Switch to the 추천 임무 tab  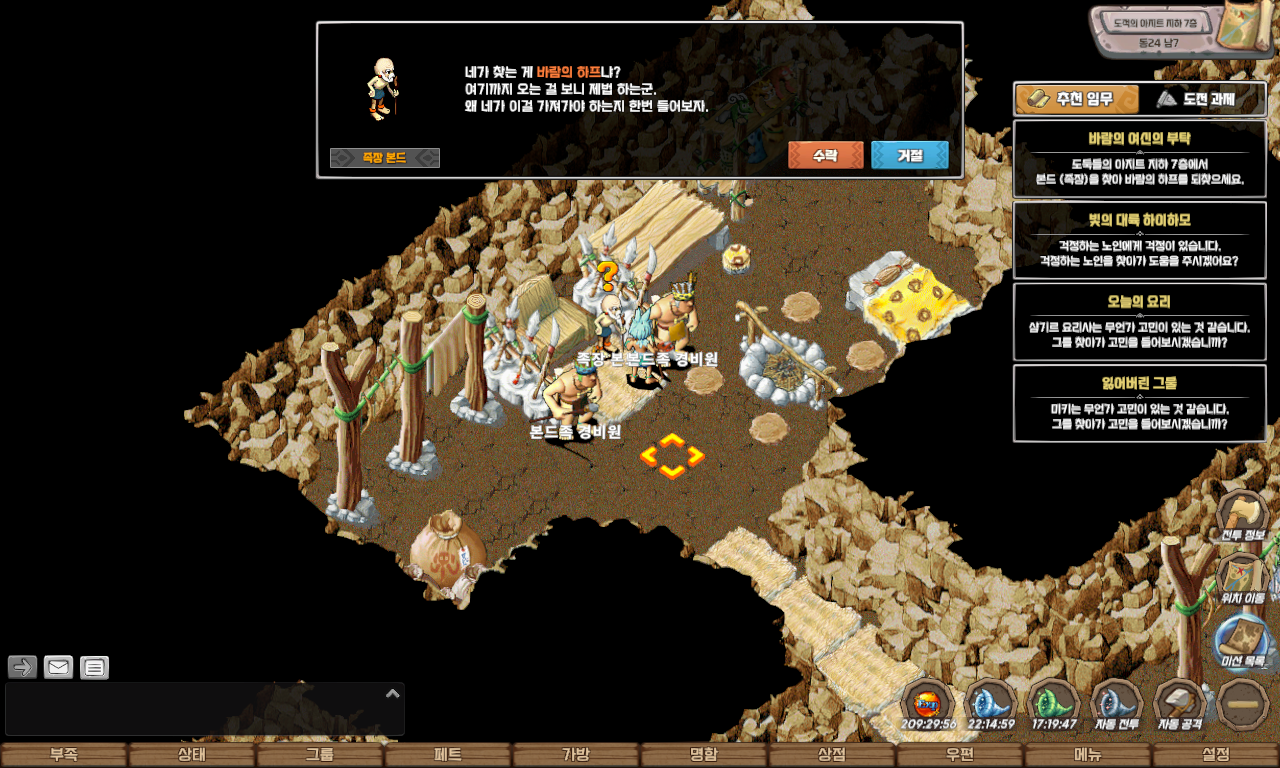[1077, 99]
